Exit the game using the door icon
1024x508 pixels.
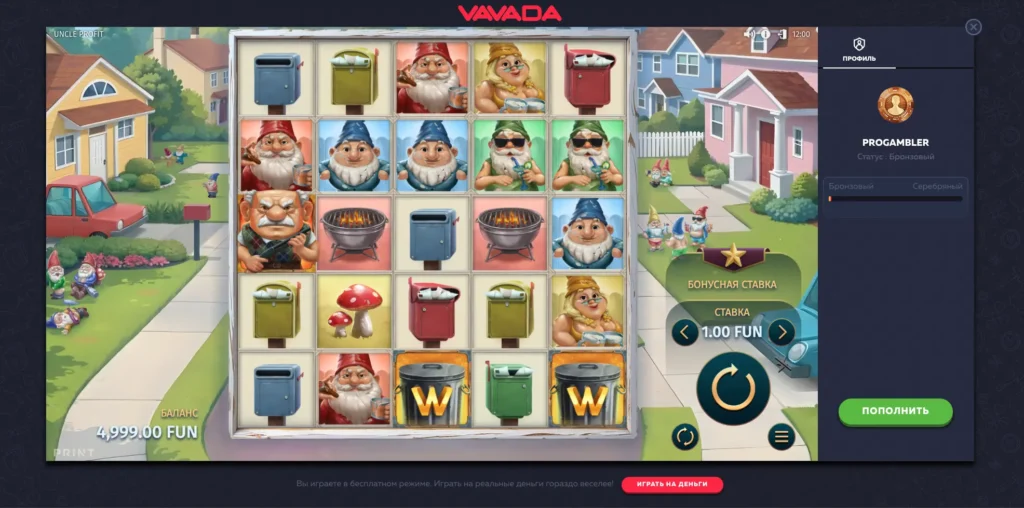[780, 34]
